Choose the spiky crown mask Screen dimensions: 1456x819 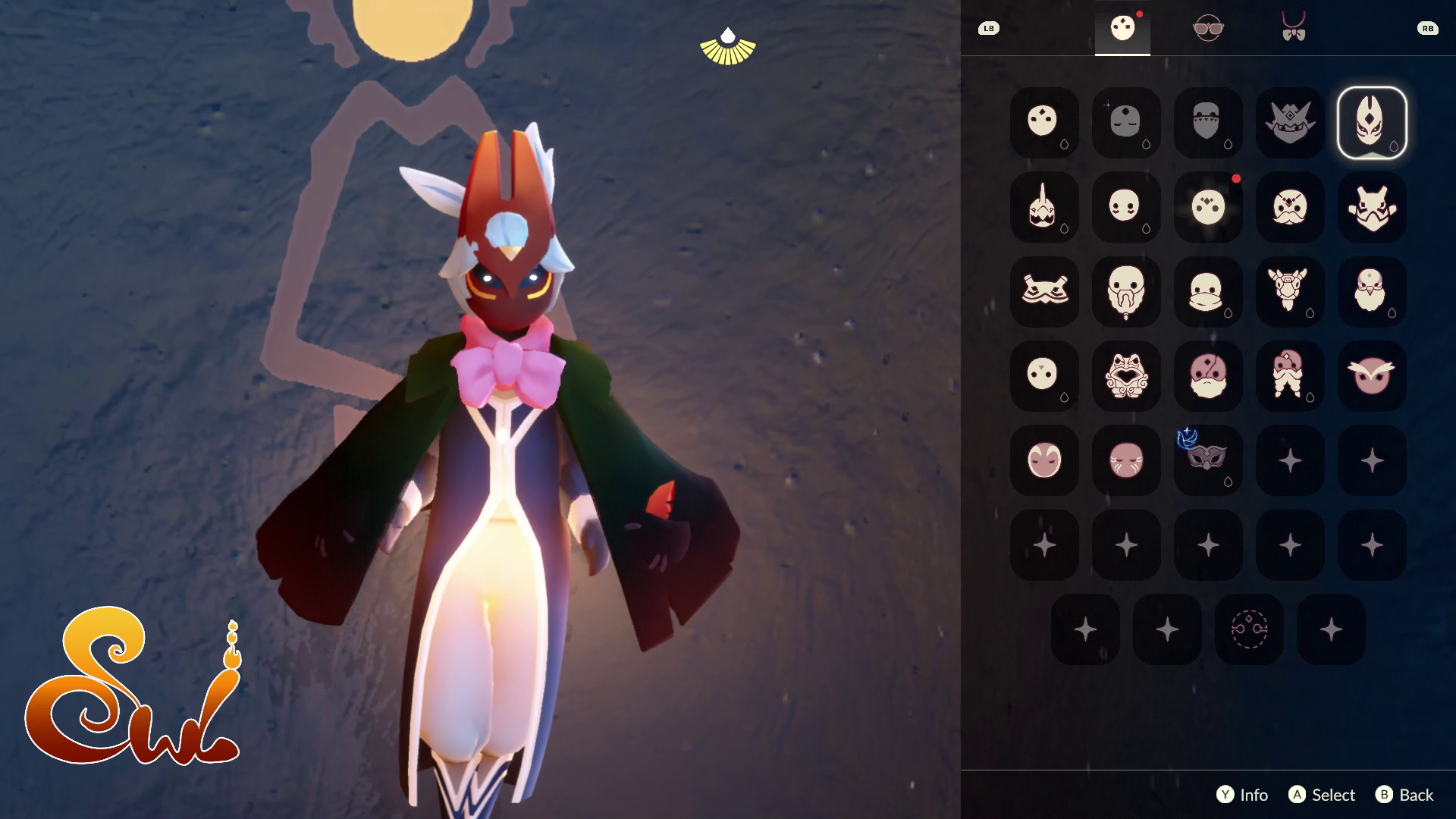[1289, 123]
